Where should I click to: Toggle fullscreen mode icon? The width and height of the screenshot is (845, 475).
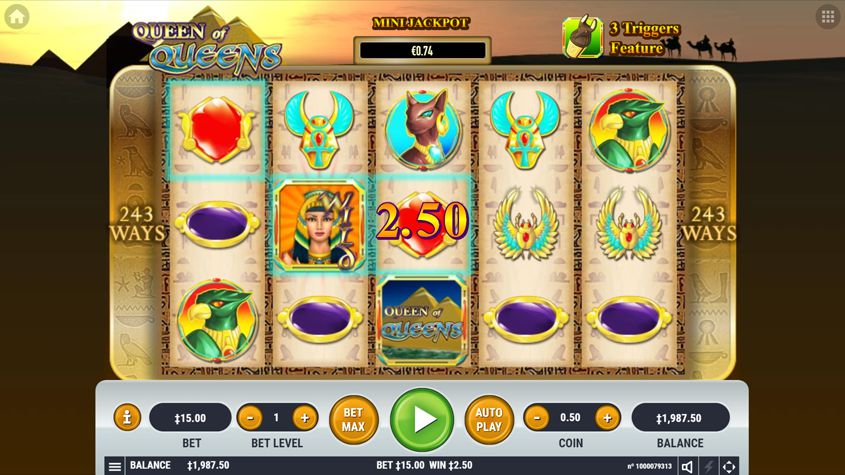point(729,466)
